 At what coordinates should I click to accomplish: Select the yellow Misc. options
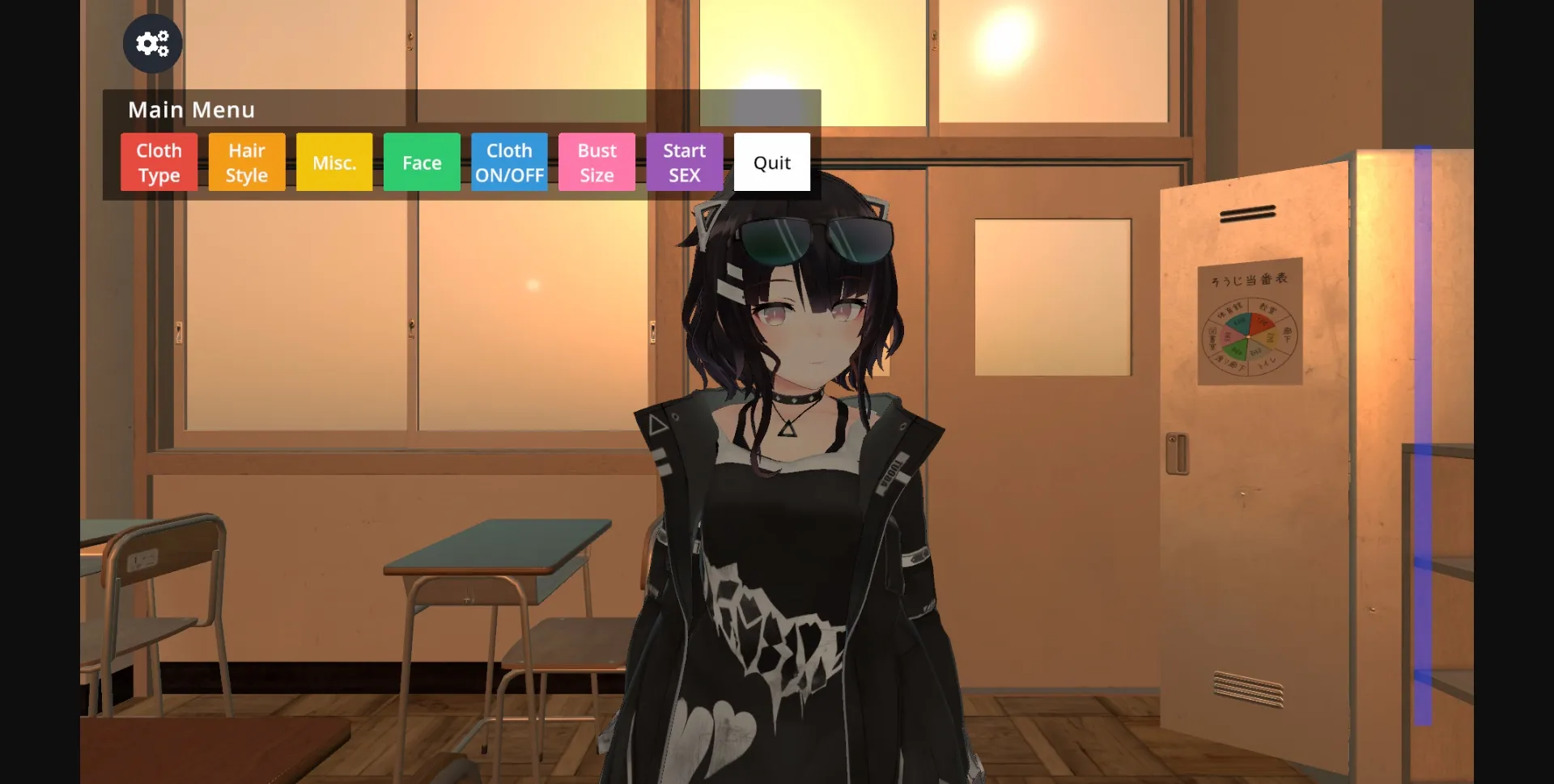coord(333,162)
